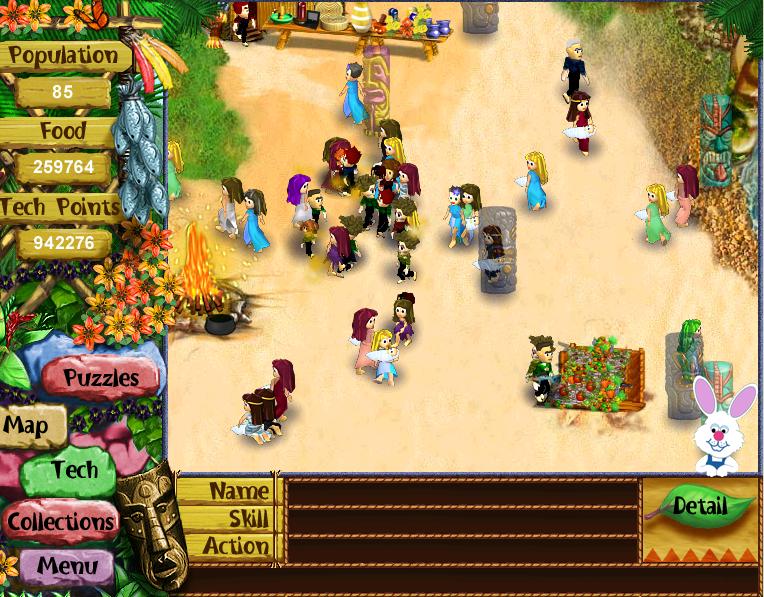Image resolution: width=764 pixels, height=597 pixels.
Task: Show the island Map
Action: pyautogui.click(x=27, y=426)
